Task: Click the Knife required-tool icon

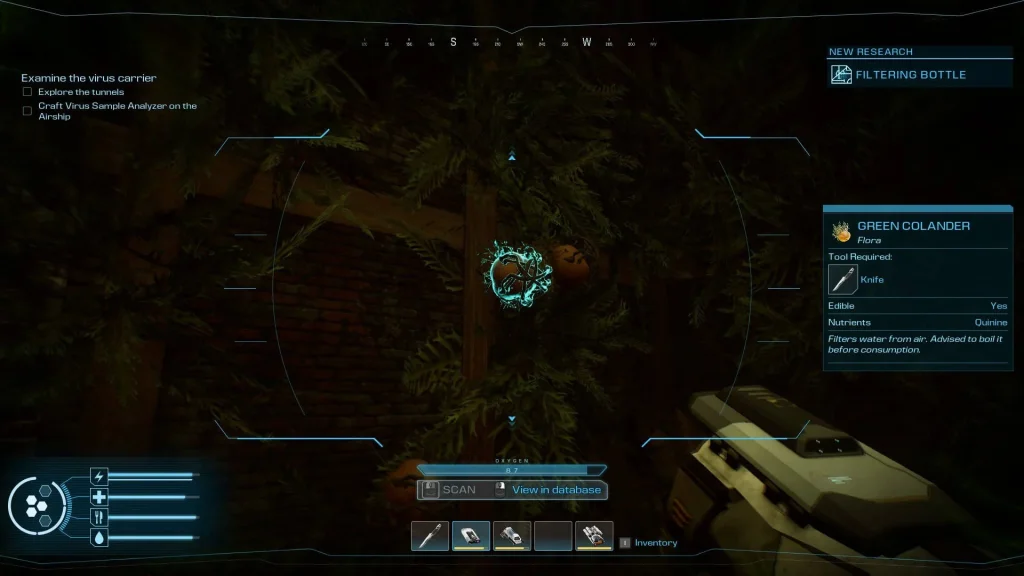Action: [x=843, y=279]
